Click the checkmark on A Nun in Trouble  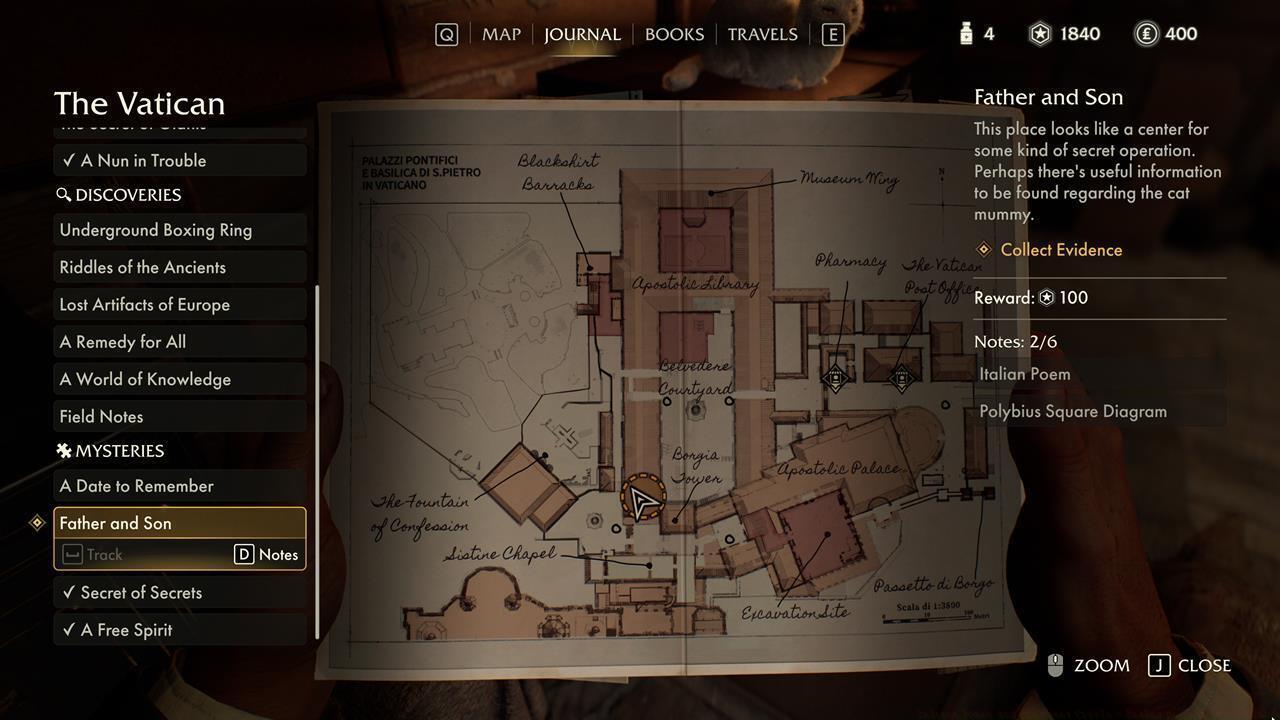(66, 160)
